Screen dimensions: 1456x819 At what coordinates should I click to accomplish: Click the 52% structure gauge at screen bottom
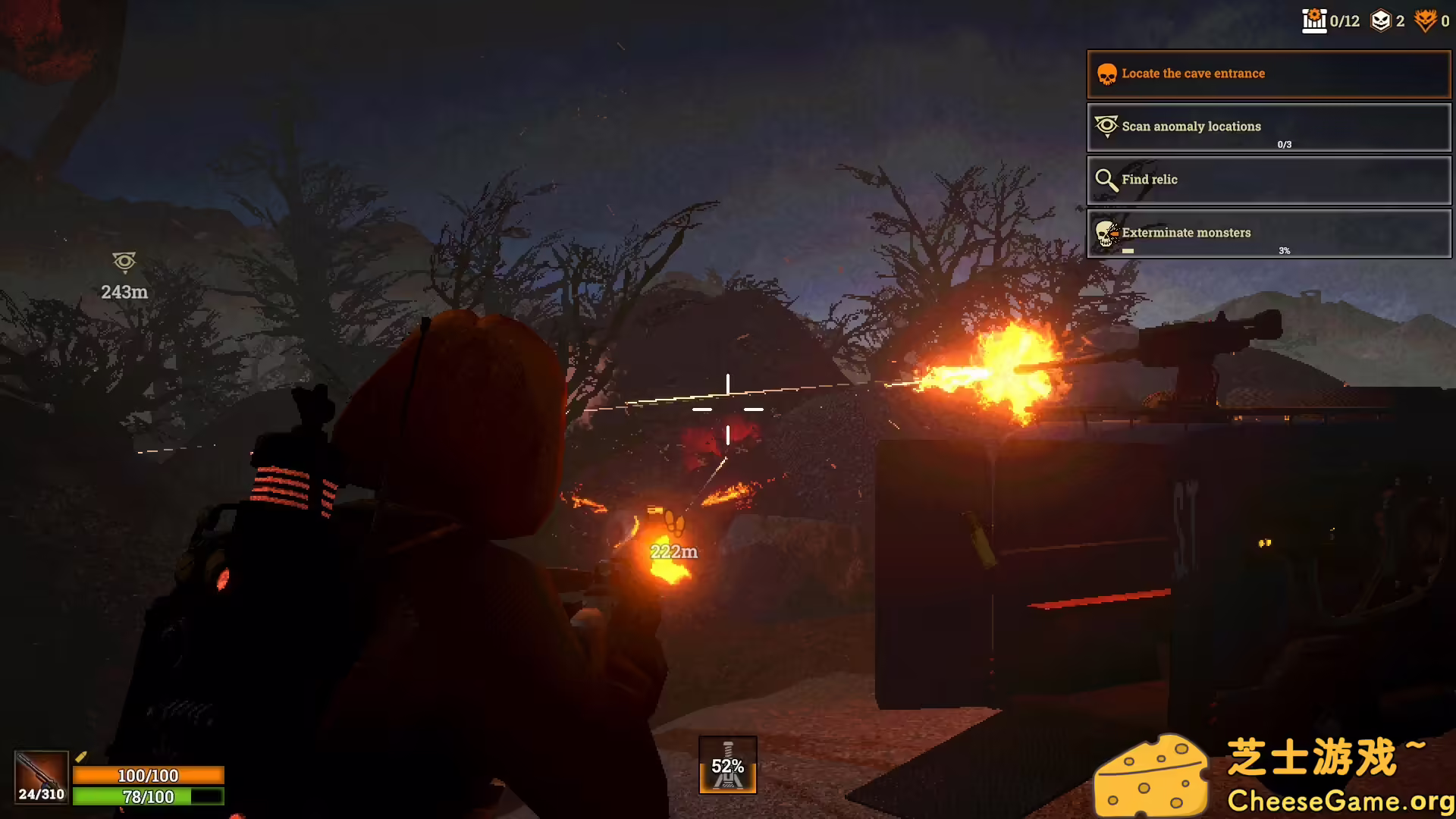tap(730, 765)
